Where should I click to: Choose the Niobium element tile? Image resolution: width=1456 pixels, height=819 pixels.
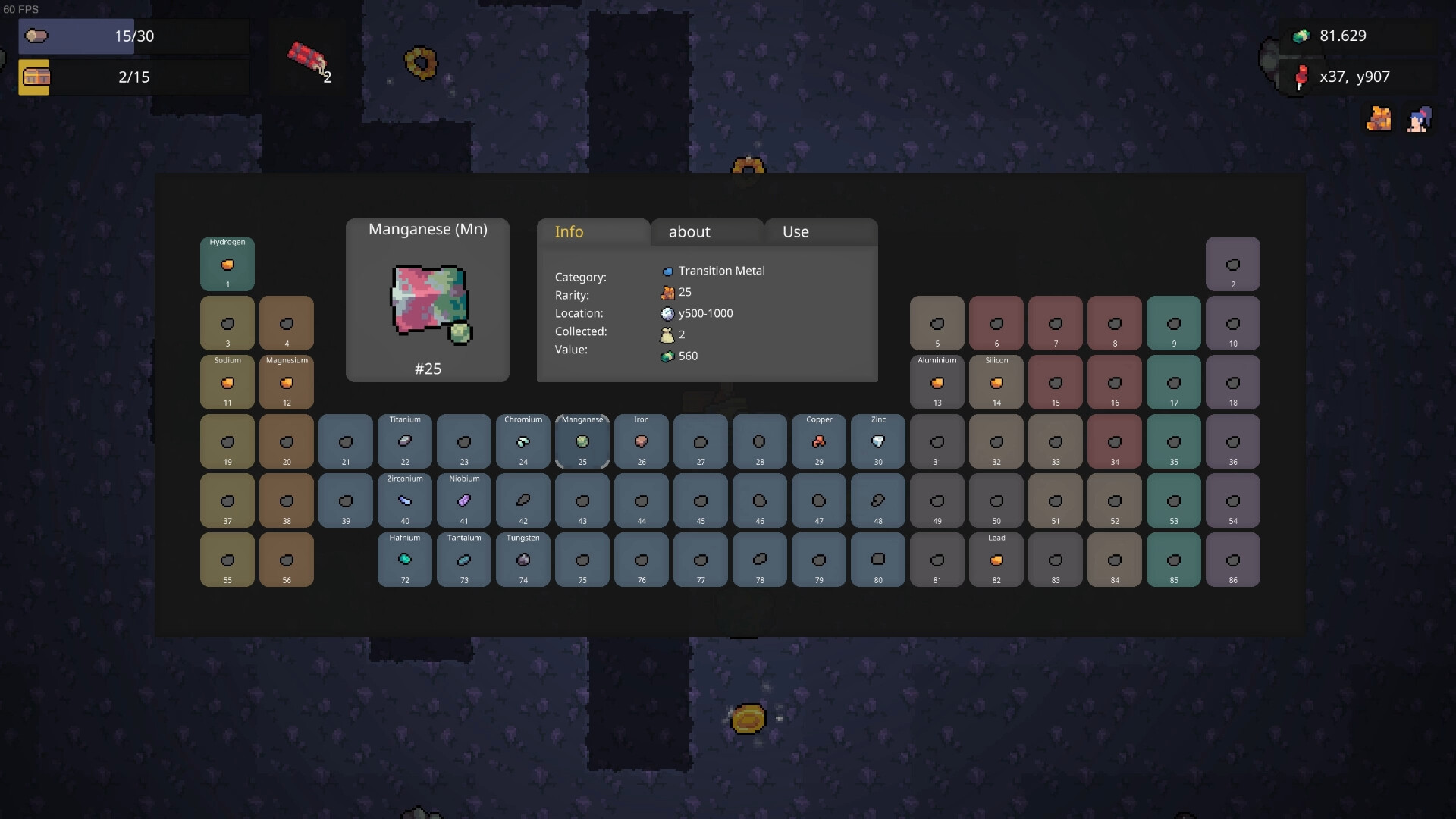pos(464,500)
